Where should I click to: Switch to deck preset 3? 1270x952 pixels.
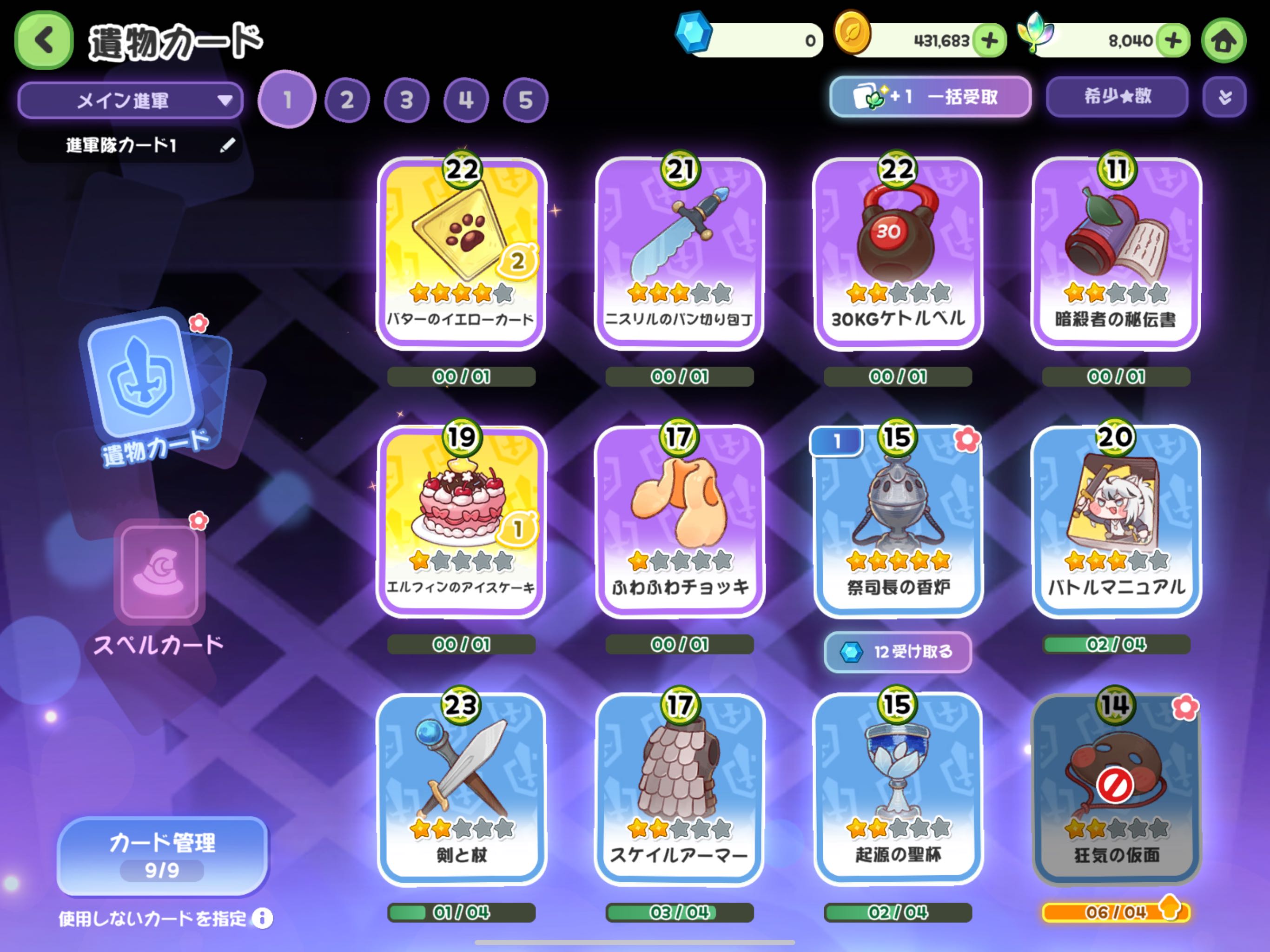point(406,100)
